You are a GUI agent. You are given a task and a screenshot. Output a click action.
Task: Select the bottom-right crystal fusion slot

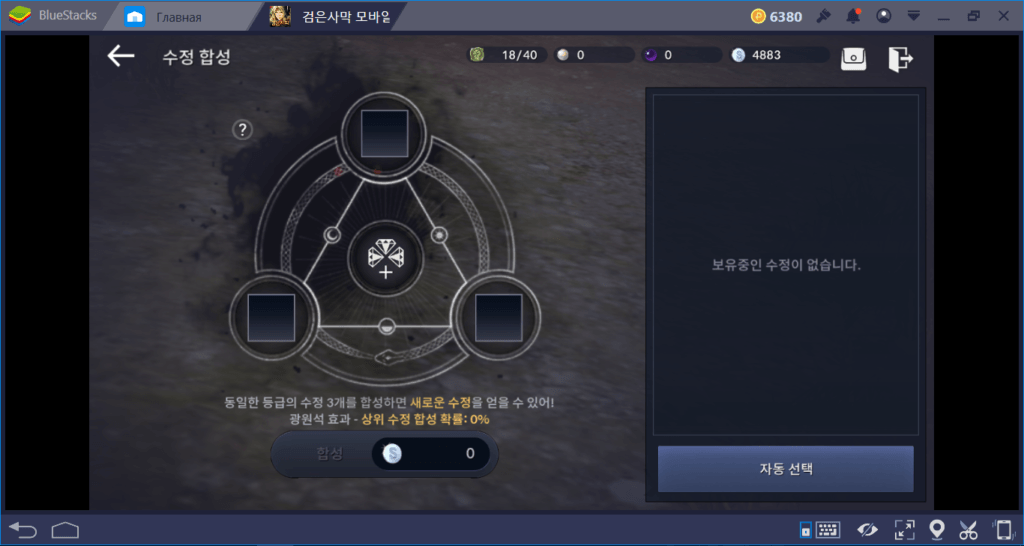(x=498, y=318)
